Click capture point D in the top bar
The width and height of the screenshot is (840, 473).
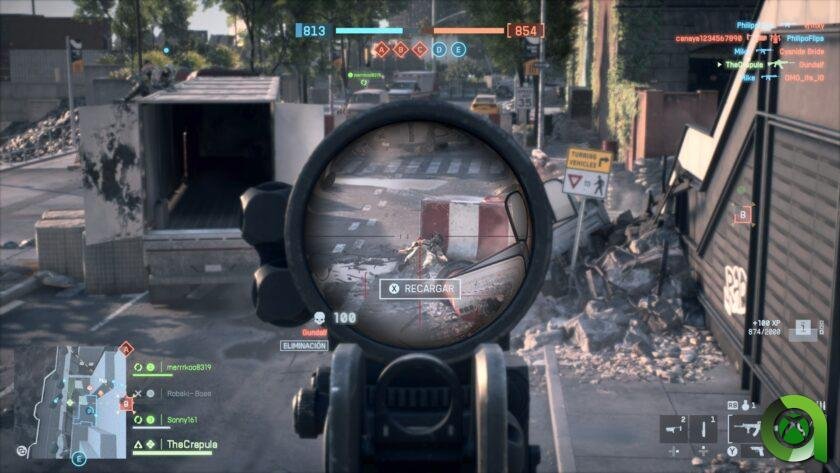coord(440,49)
